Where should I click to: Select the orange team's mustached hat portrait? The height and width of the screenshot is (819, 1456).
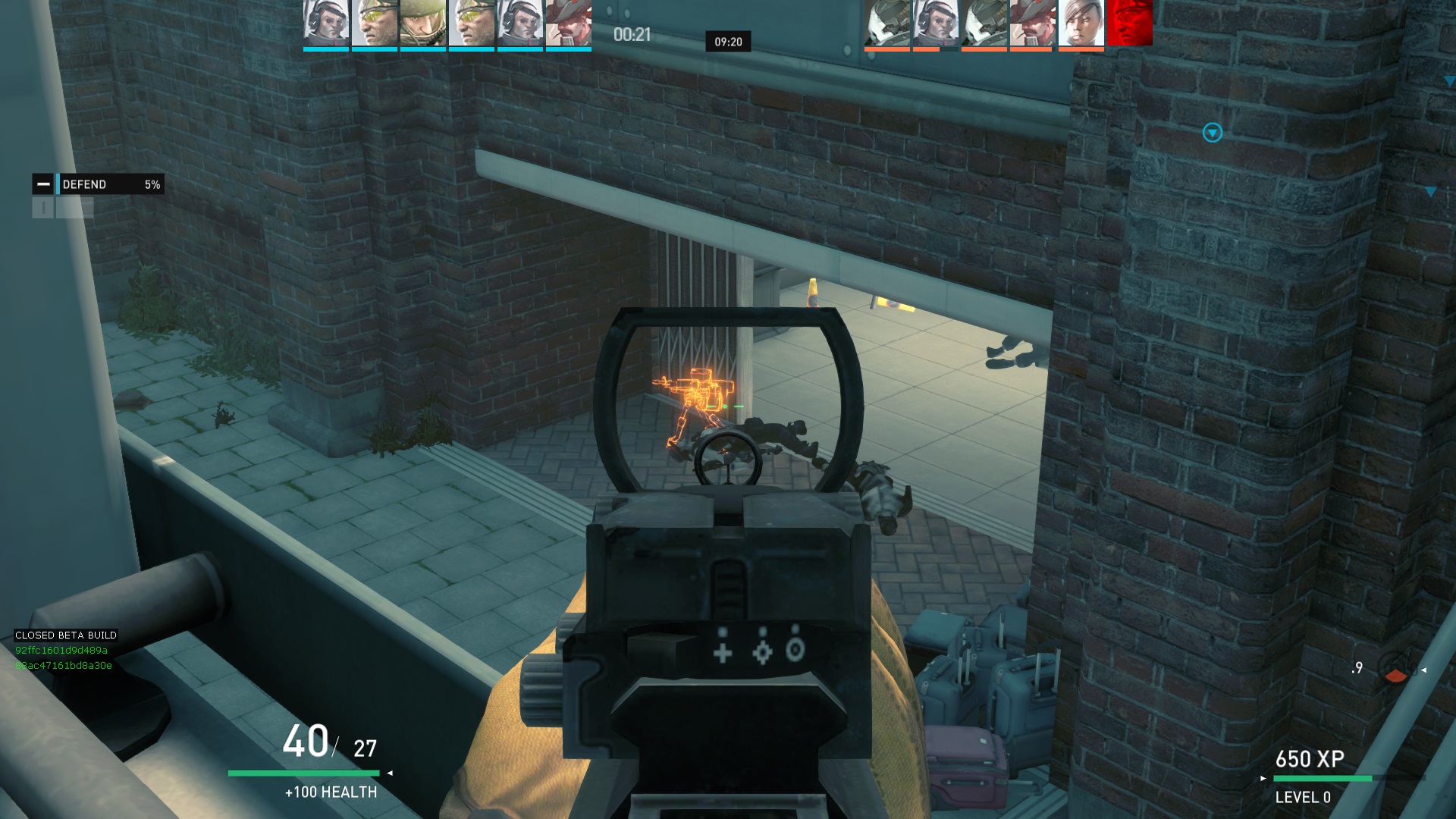(1032, 24)
